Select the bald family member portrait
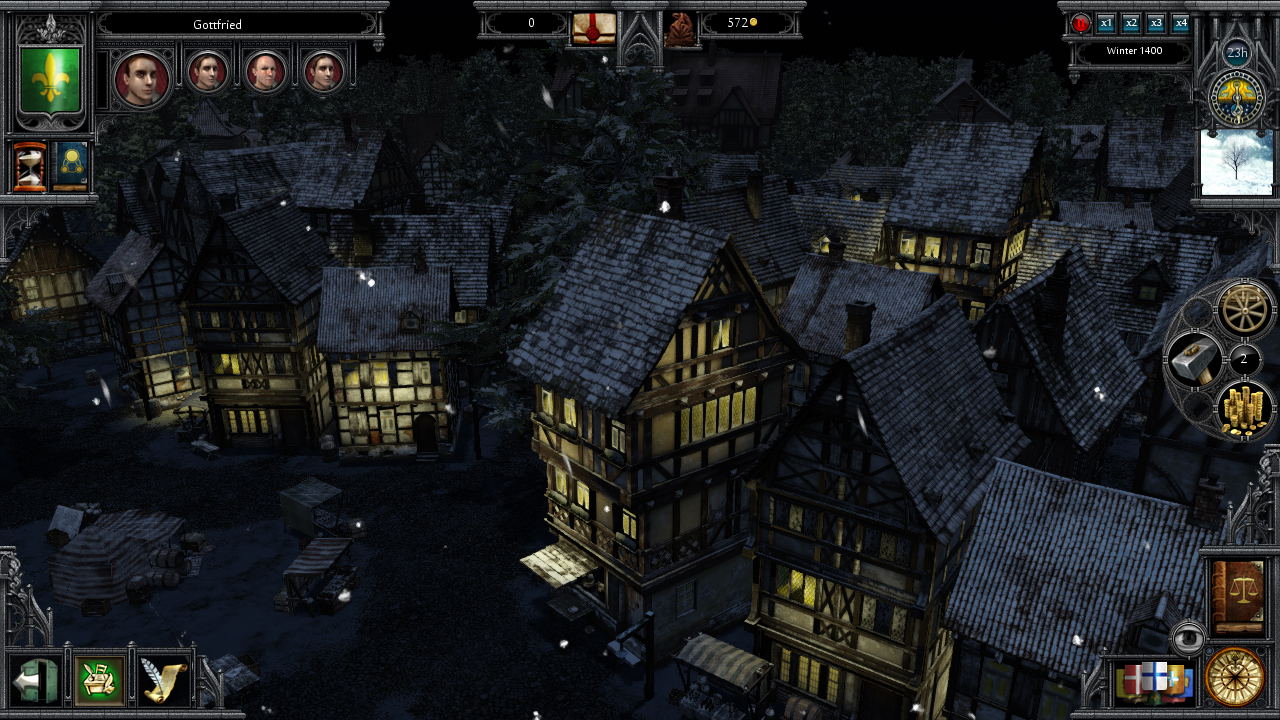This screenshot has height=720, width=1280. click(265, 72)
